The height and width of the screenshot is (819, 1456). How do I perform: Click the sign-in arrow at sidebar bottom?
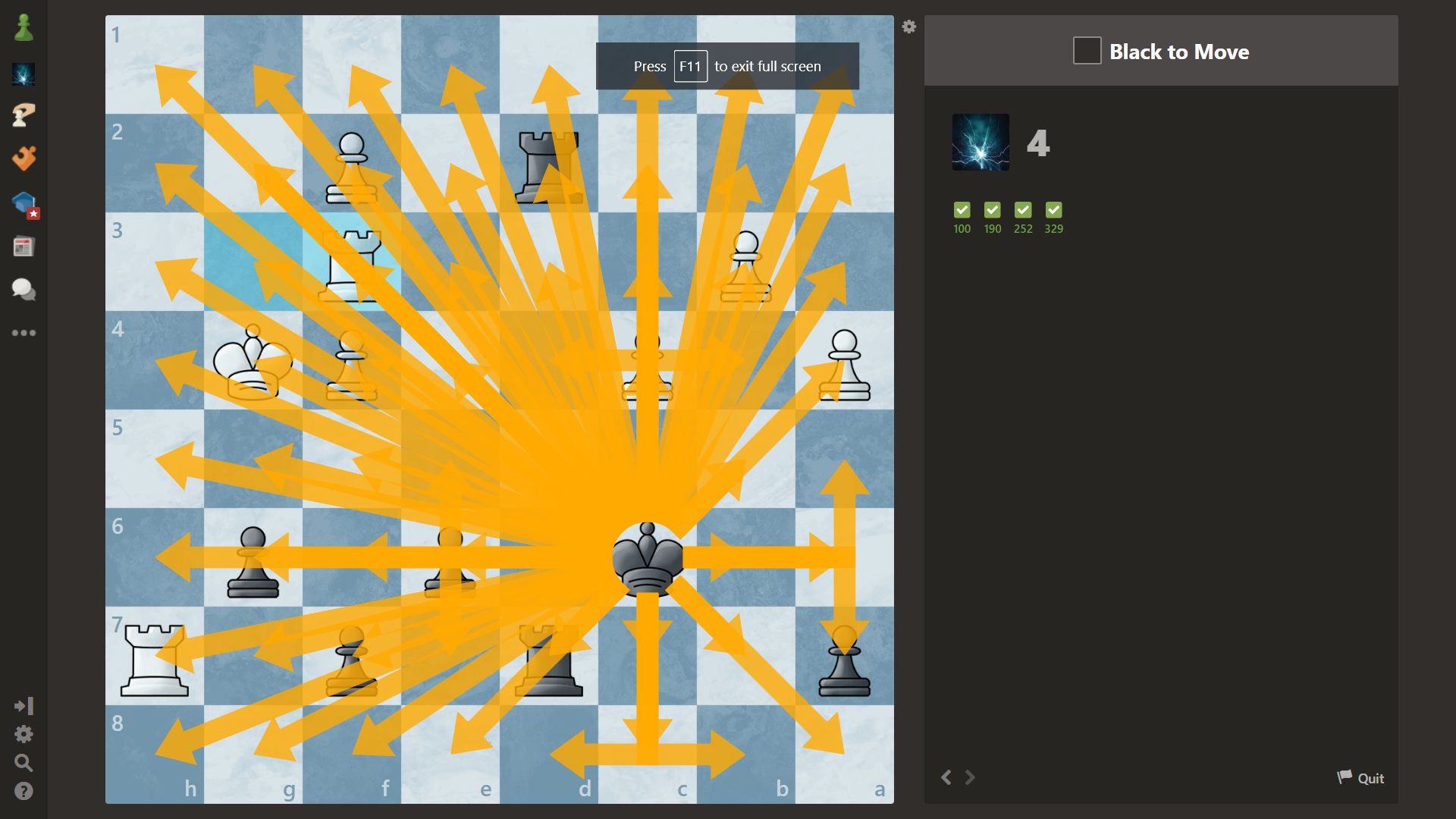pos(24,705)
